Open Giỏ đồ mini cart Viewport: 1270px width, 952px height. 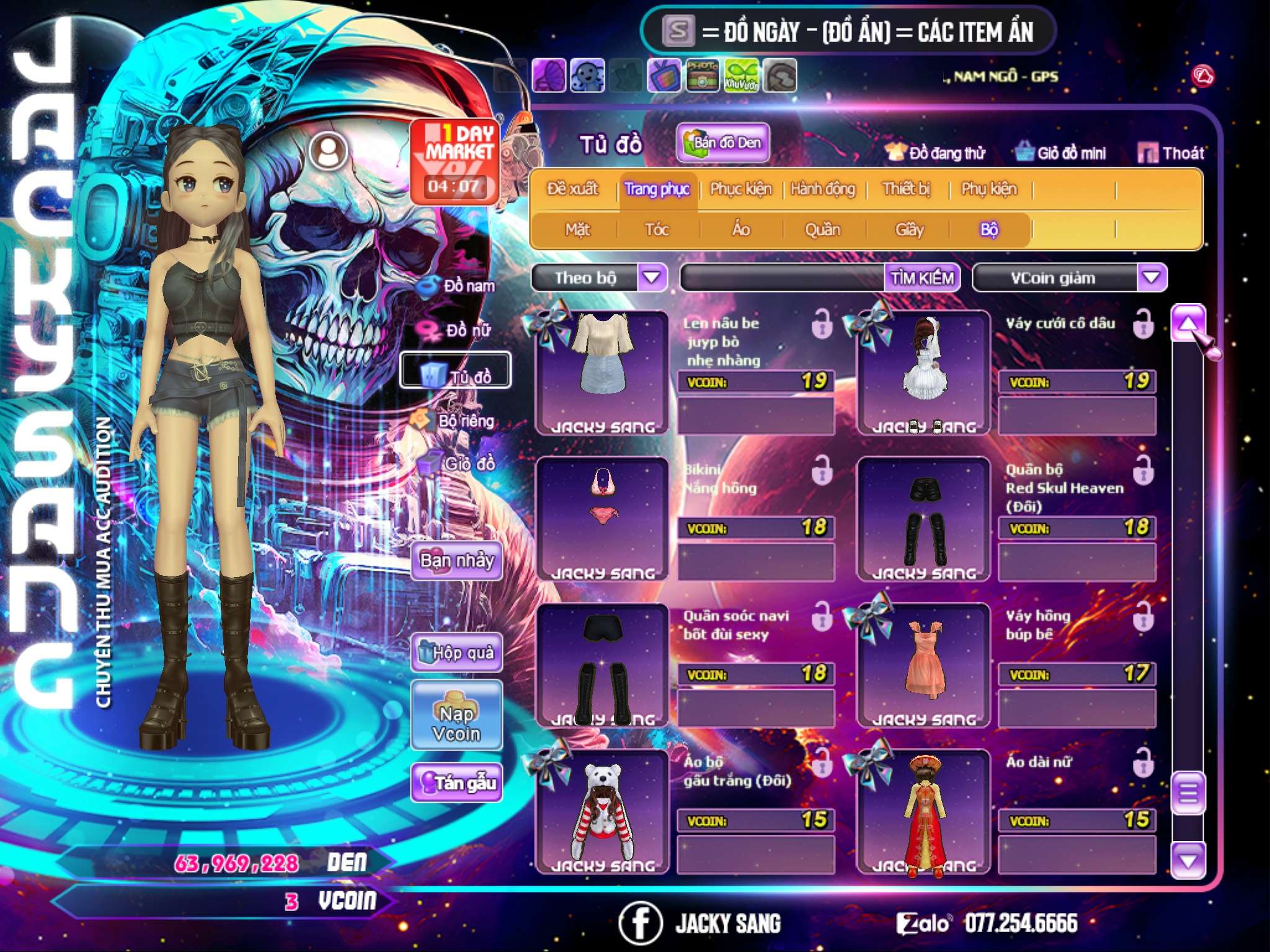click(1061, 153)
